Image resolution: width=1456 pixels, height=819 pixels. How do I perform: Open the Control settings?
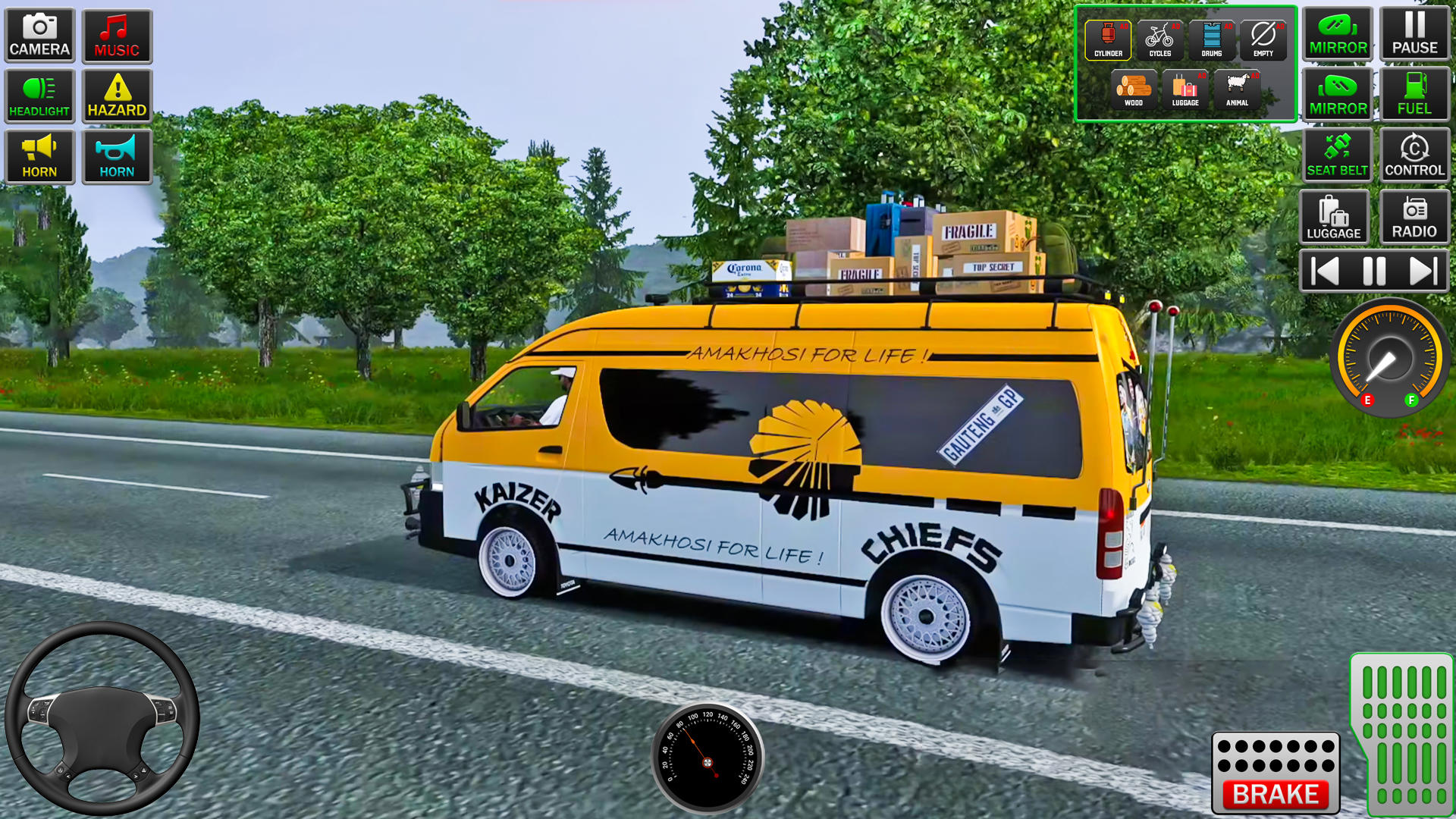point(1415,155)
